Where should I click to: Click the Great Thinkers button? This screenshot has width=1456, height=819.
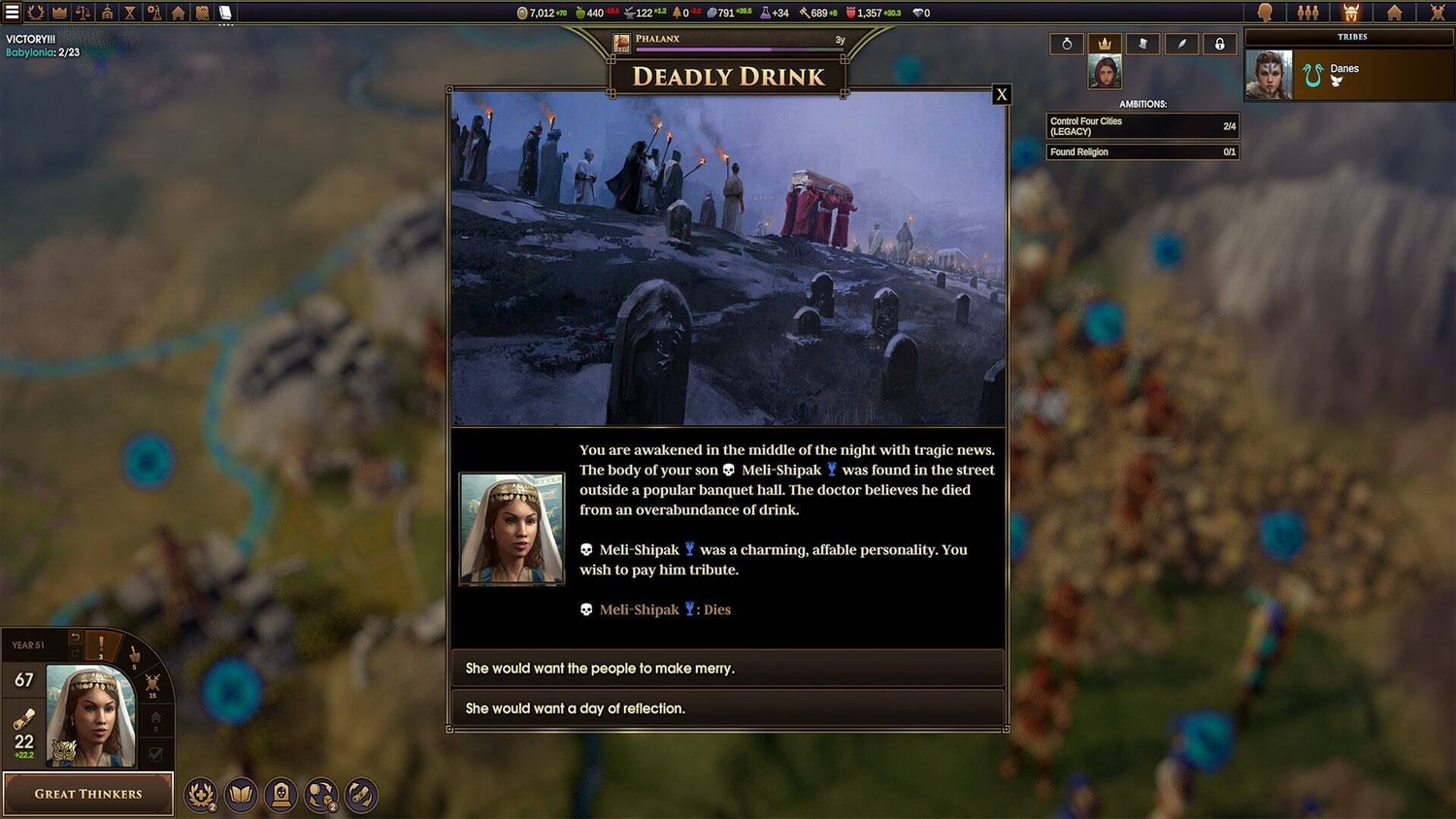(x=88, y=794)
